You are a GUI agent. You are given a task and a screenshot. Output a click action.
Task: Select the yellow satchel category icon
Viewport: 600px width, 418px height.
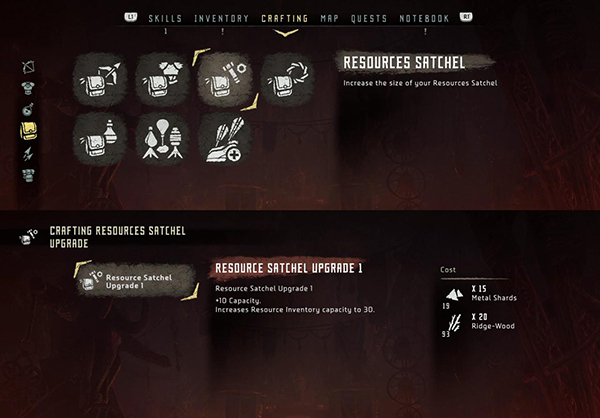(x=28, y=131)
